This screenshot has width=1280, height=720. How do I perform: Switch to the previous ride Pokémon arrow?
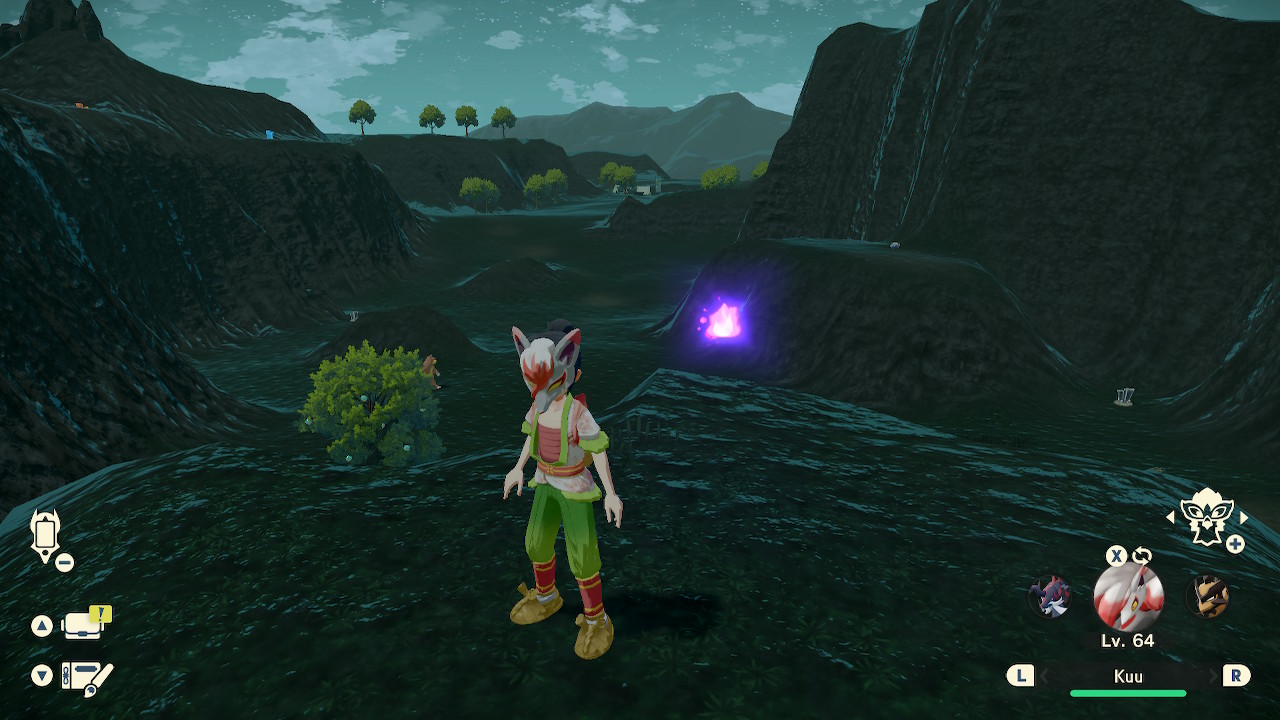(1171, 517)
